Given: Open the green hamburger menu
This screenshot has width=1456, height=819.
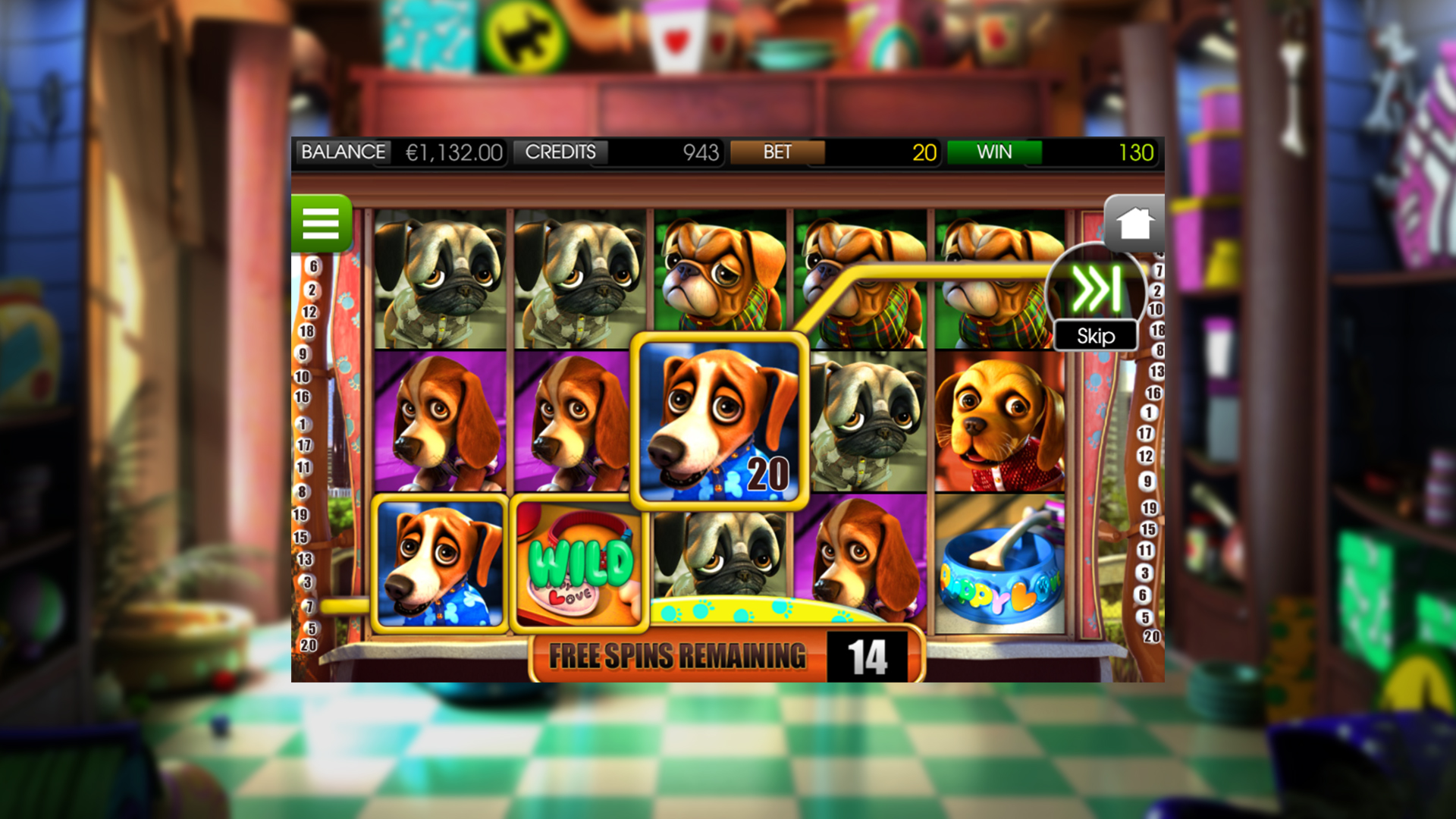Looking at the screenshot, I should pos(322,224).
